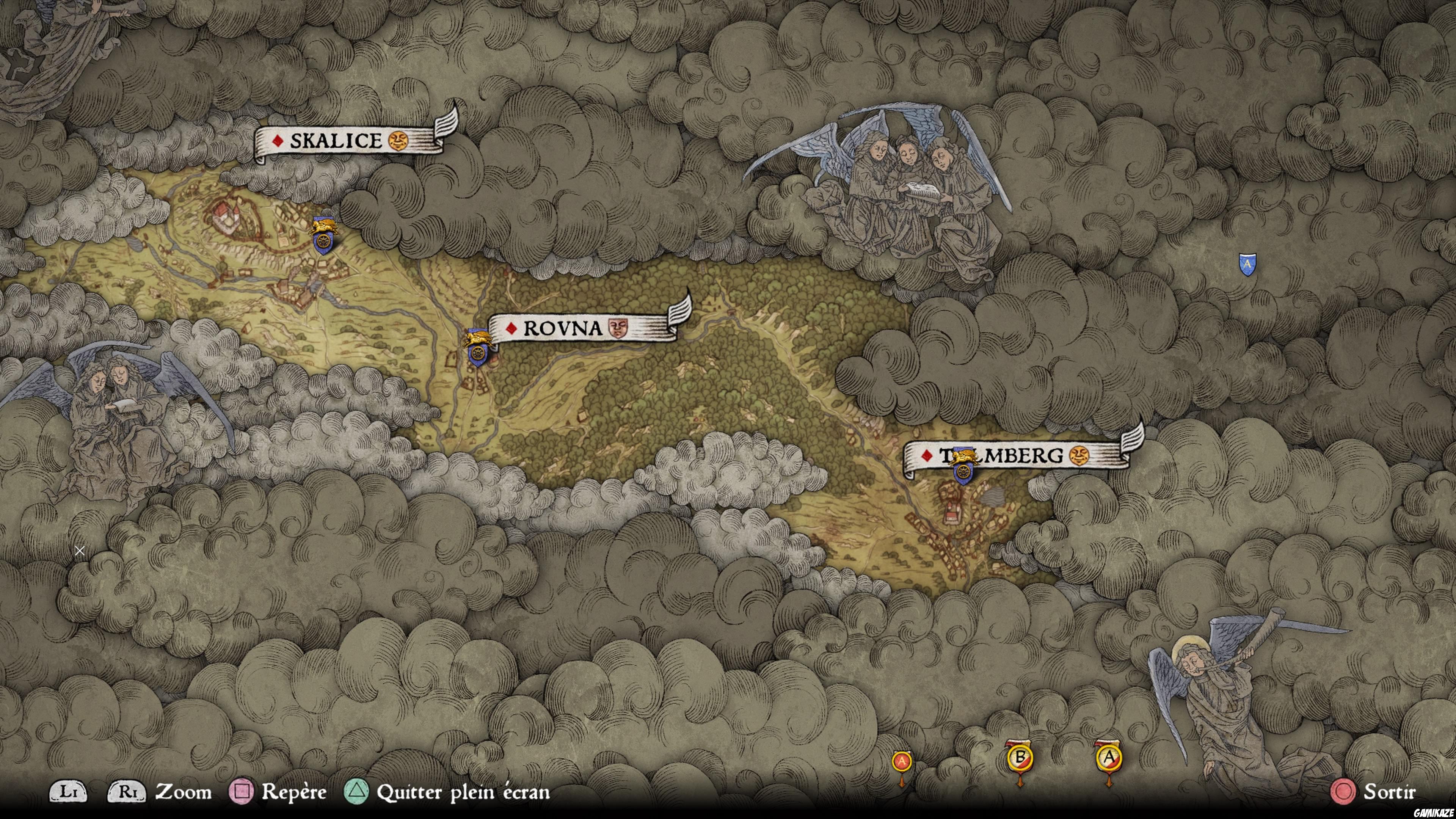Choose the fast travel marker at Skalice
This screenshot has height=819, width=1456.
tap(323, 240)
